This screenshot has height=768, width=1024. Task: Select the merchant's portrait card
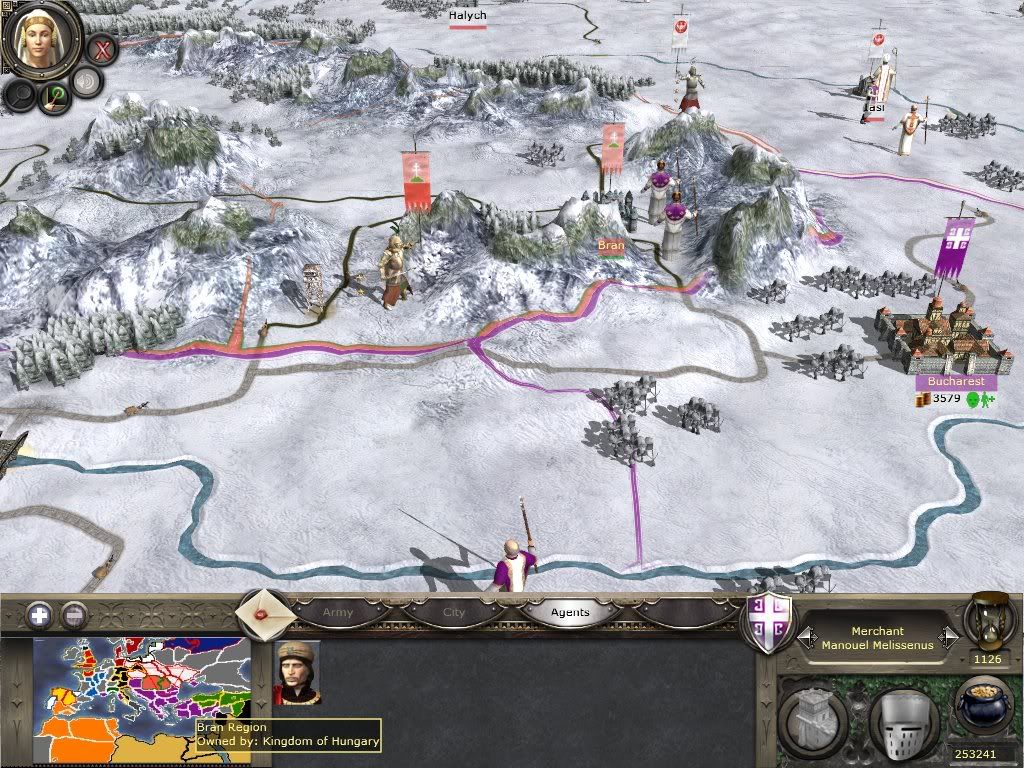click(x=297, y=673)
